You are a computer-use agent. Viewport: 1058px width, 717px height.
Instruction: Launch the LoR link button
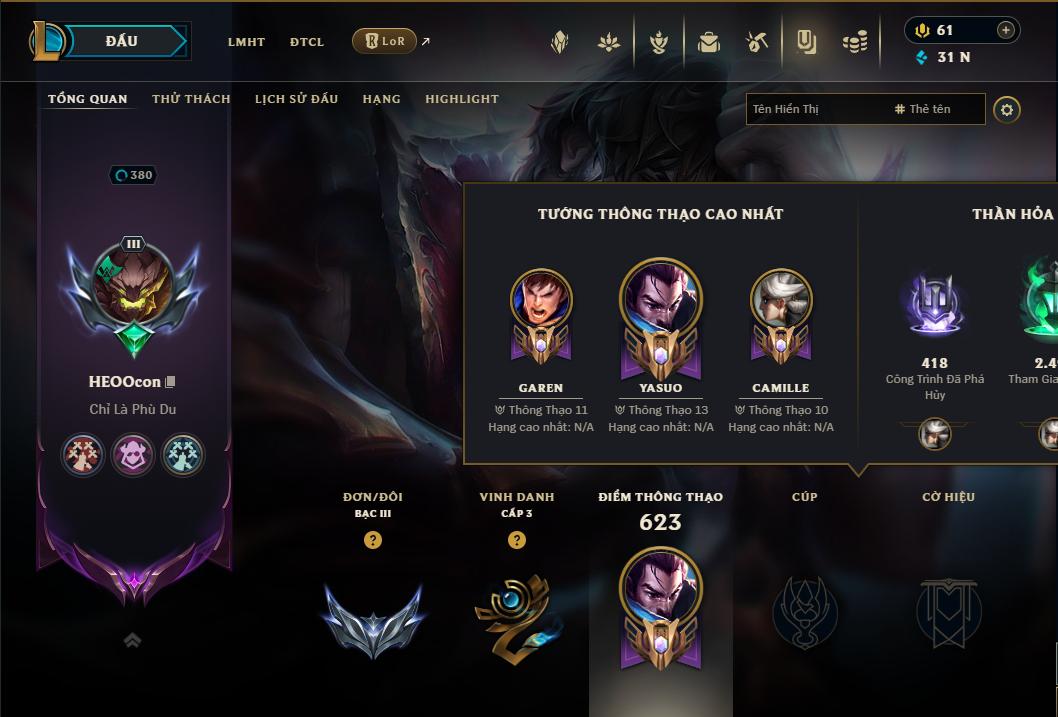point(385,41)
